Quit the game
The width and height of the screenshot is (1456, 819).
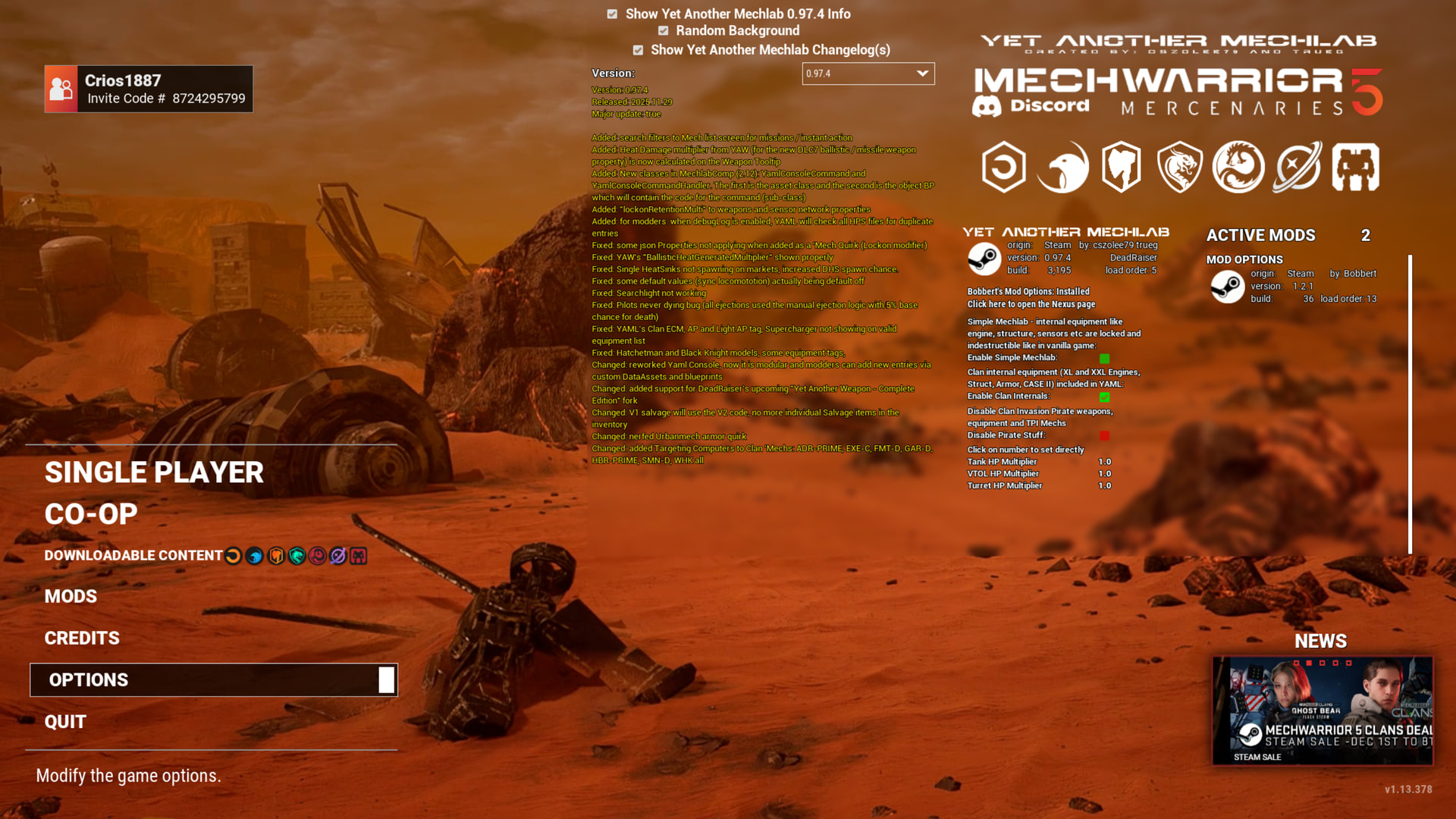tap(65, 722)
